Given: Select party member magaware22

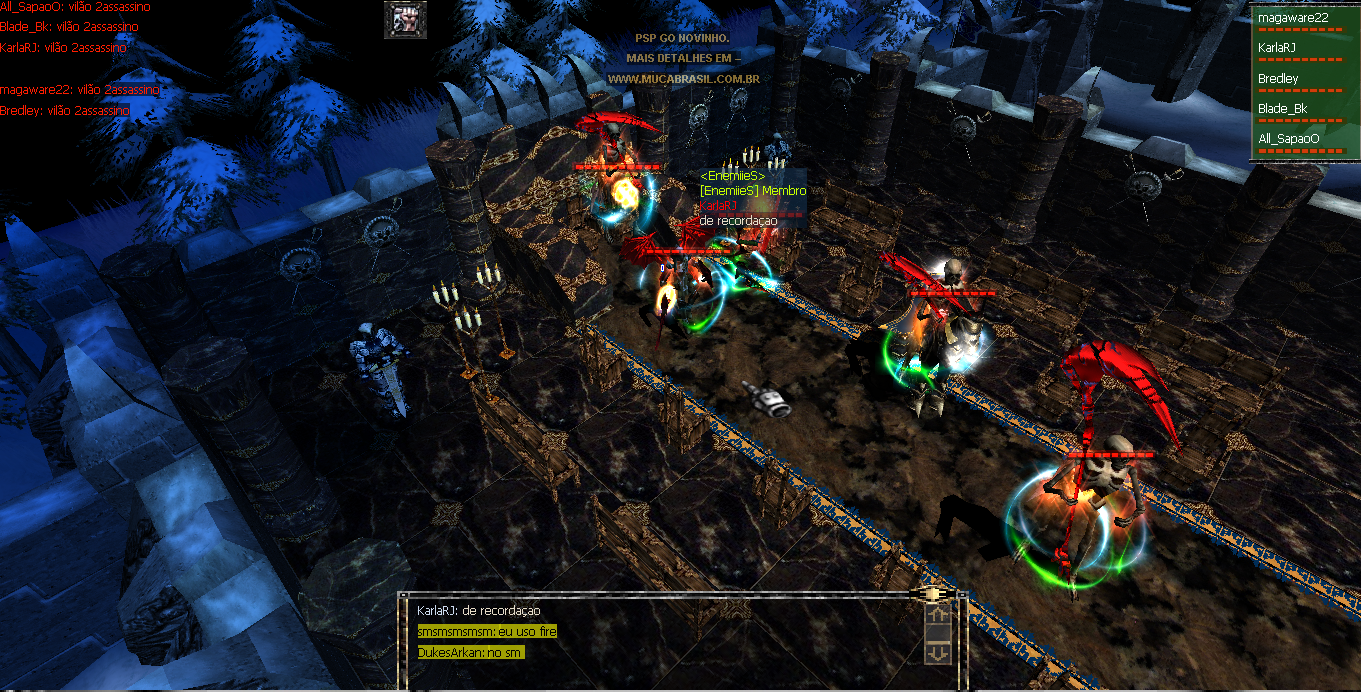Looking at the screenshot, I should coord(1292,17).
